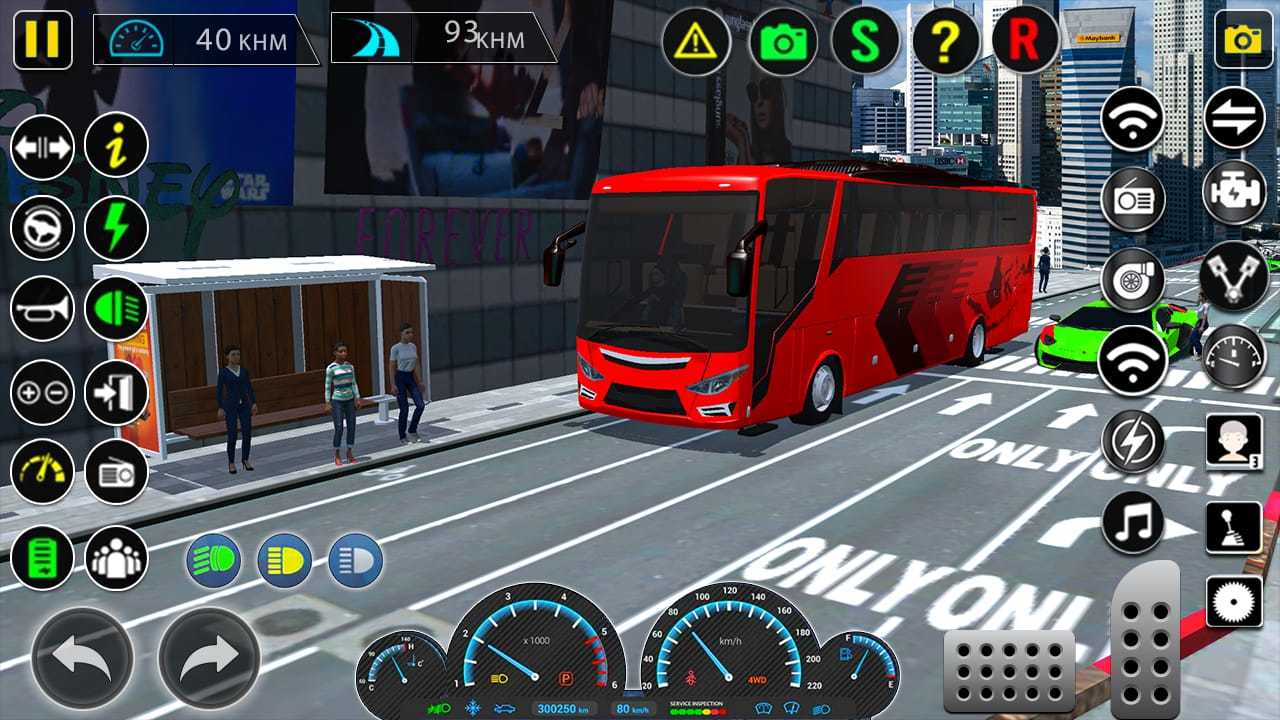
Task: Activate the red R reverse button
Action: pyautogui.click(x=1025, y=41)
